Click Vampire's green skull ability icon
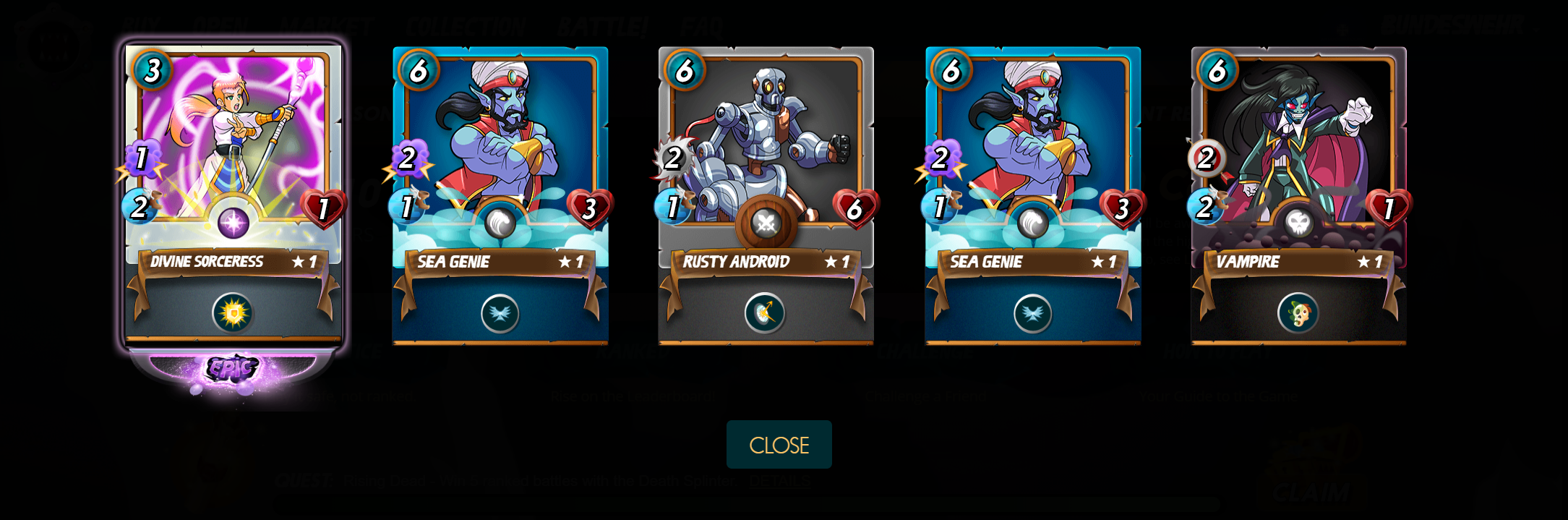Screen dimensions: 1568x520 click(x=1298, y=313)
